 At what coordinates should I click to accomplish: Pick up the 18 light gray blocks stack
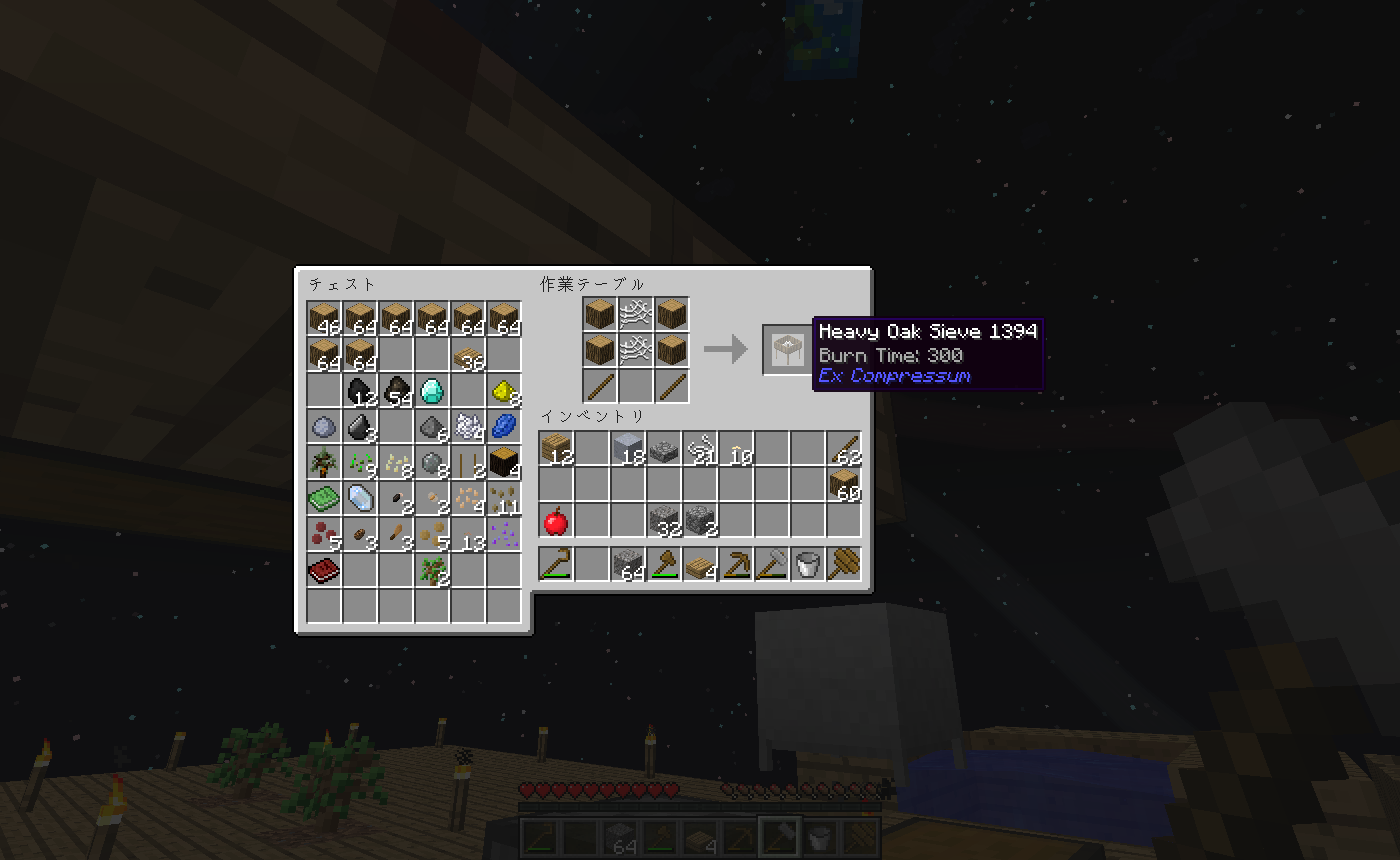point(628,450)
